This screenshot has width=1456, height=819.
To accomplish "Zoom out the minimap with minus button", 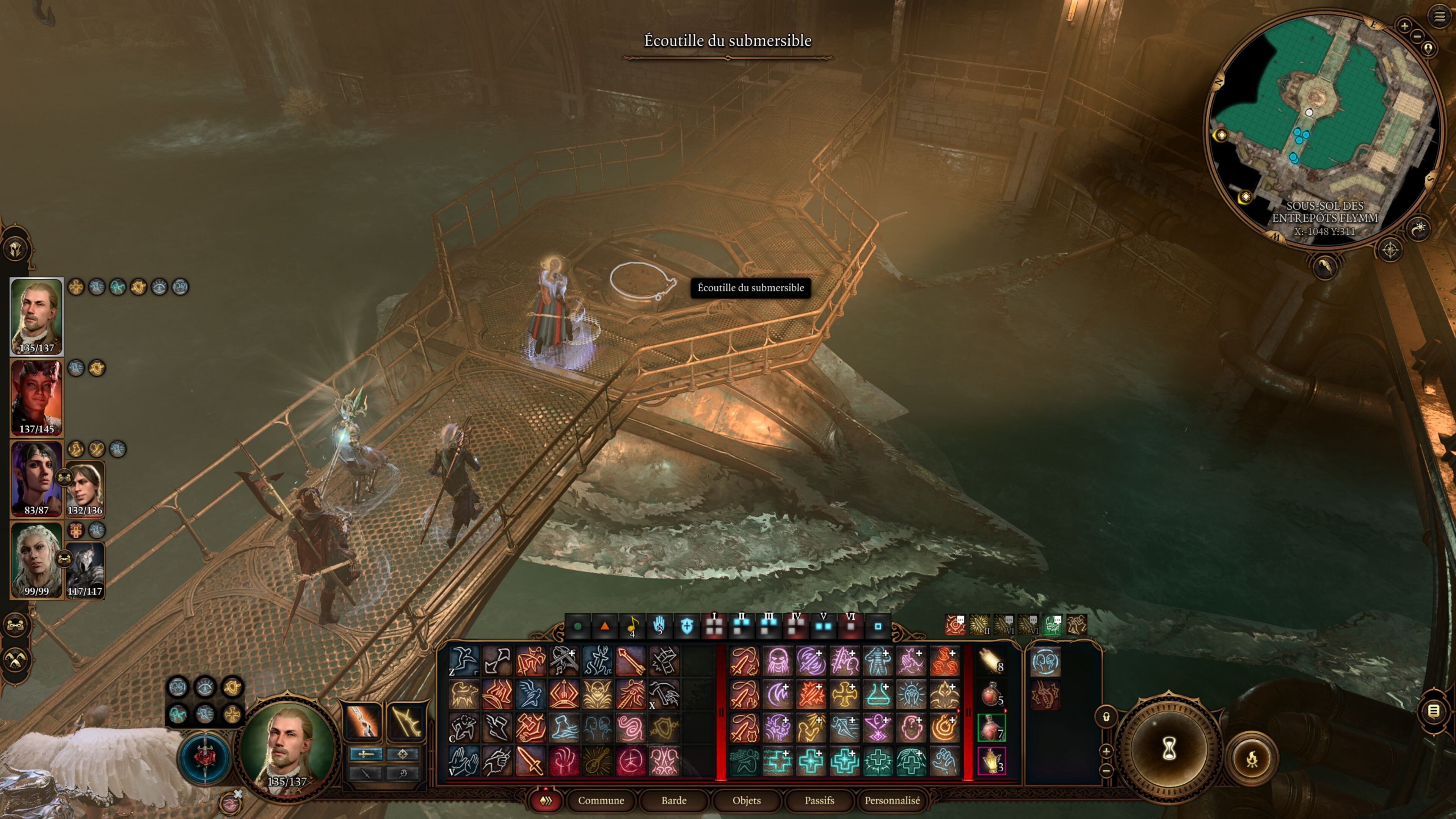I will point(1417,37).
